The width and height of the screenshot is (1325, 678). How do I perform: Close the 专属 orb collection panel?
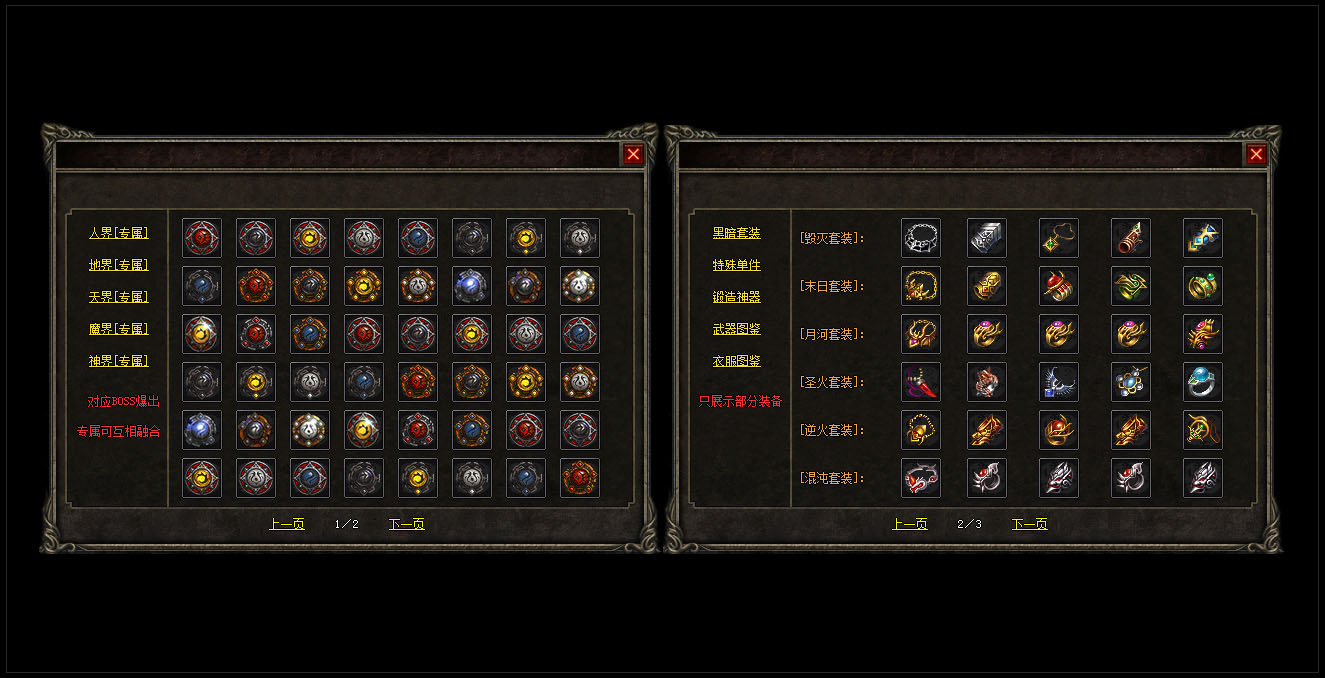coord(633,154)
